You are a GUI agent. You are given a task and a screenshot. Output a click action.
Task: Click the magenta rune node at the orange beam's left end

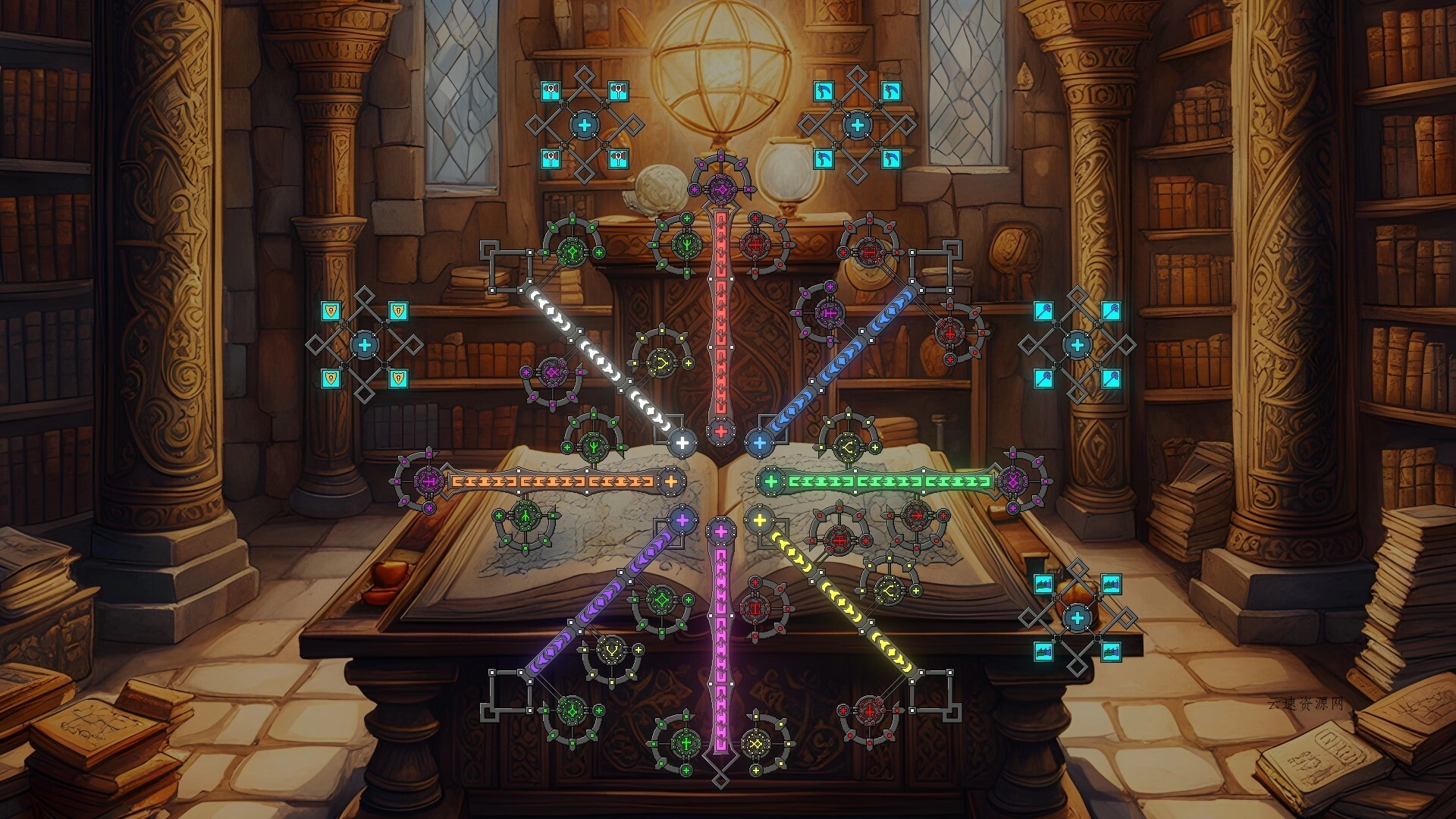point(428,480)
